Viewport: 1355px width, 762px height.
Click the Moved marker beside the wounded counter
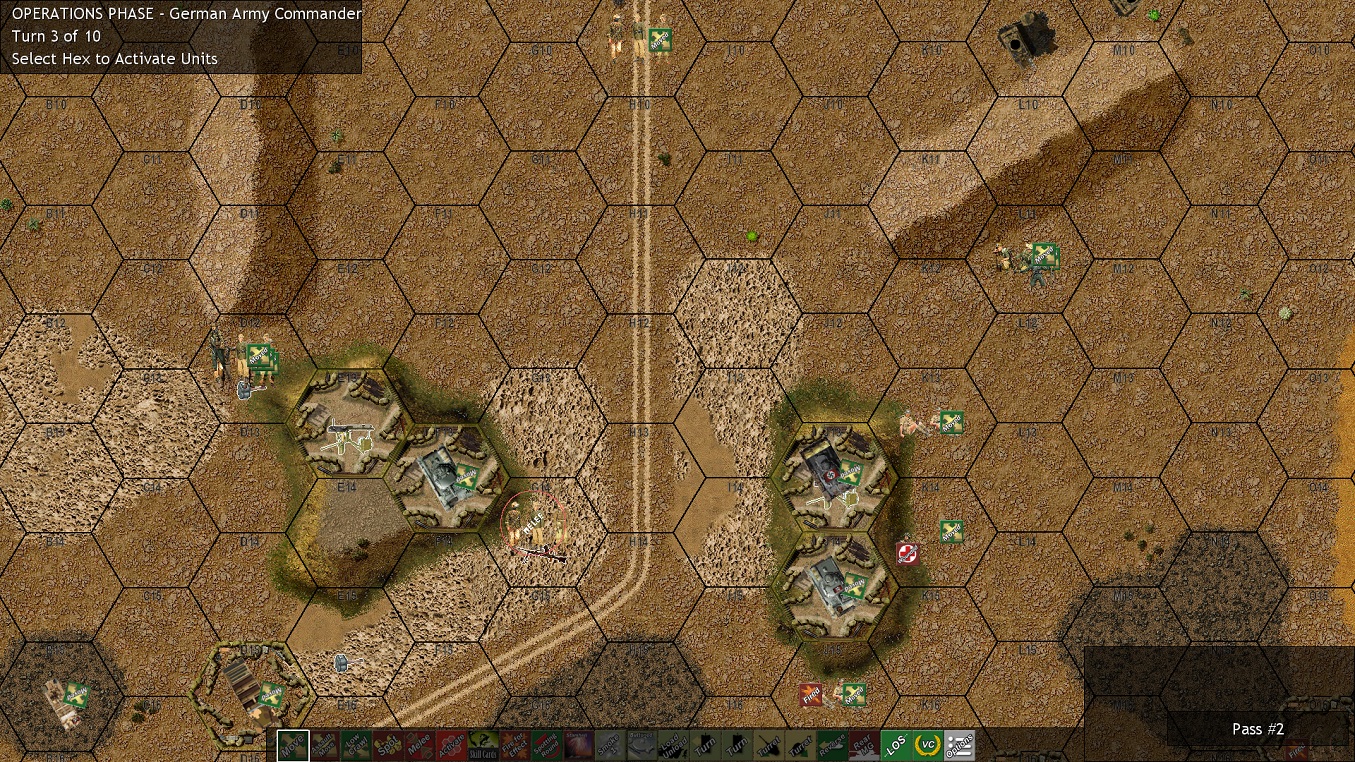point(949,533)
